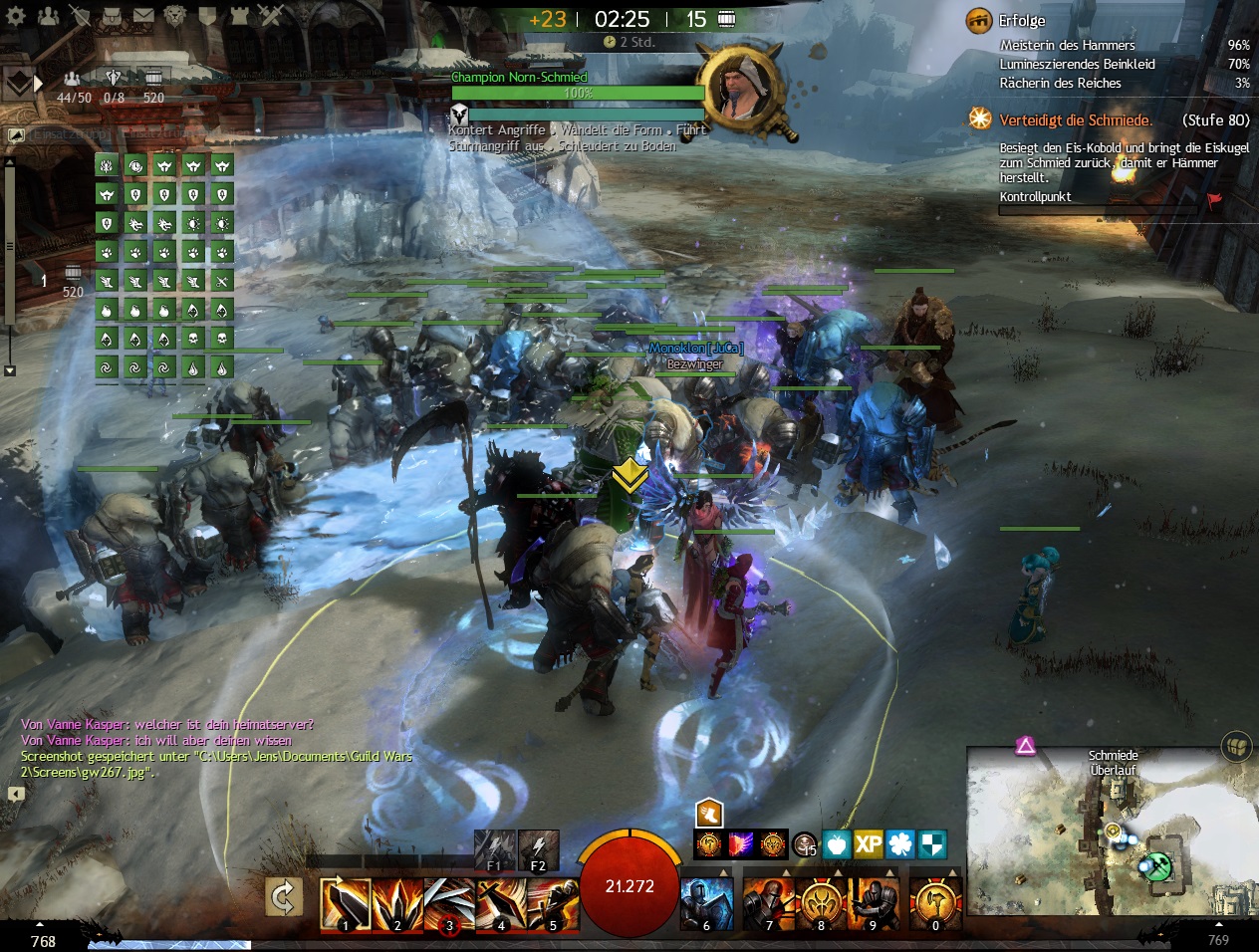This screenshot has width=1259, height=952.
Task: Open the hero panel sword-and-shield icon
Action: [81, 16]
